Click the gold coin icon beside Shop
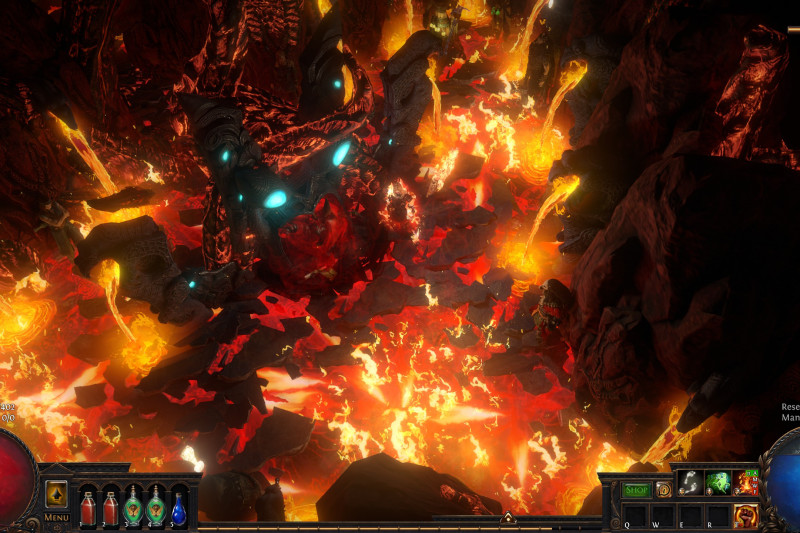The image size is (800, 533). tap(663, 490)
